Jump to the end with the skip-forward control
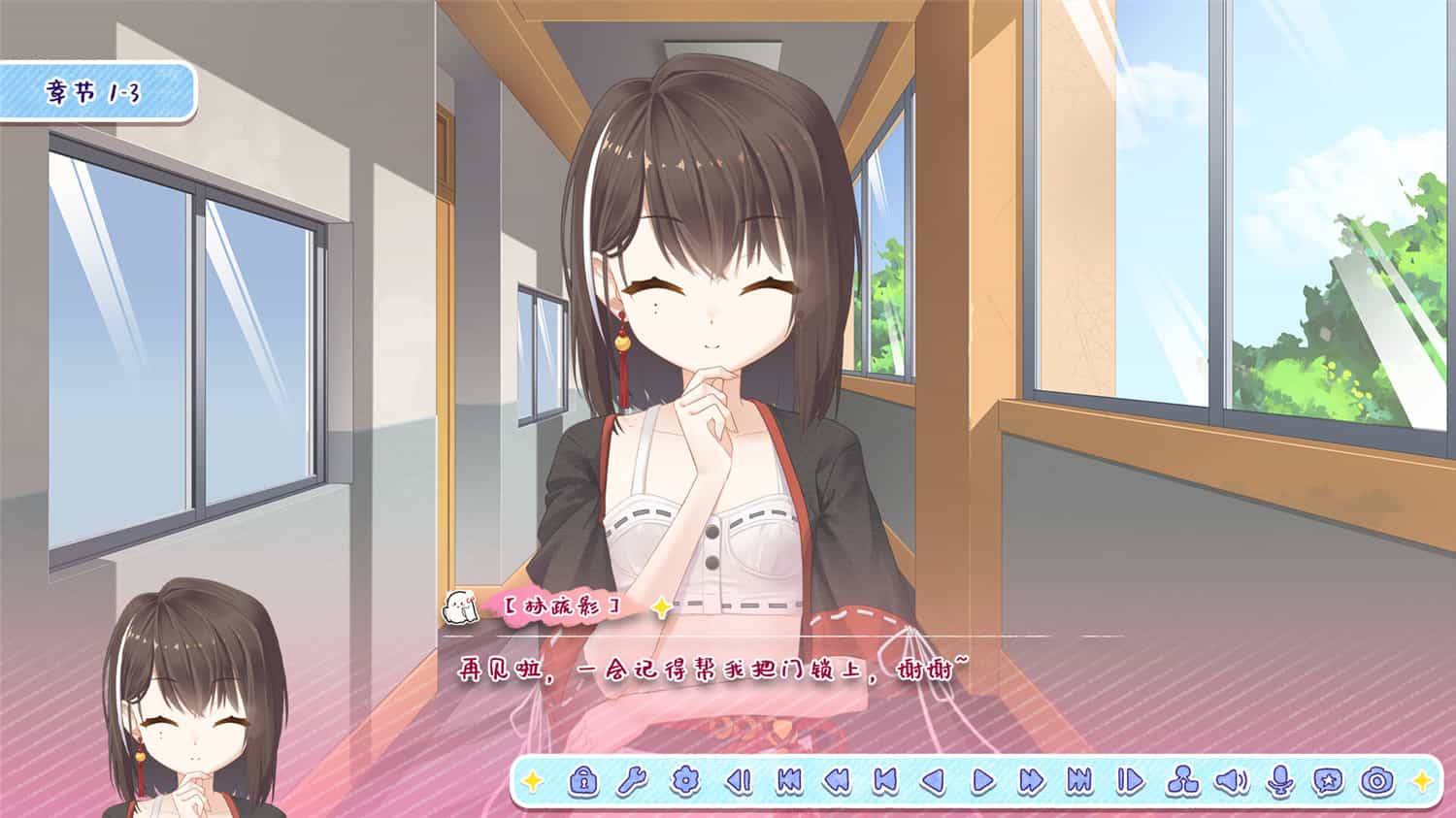The image size is (1456, 818). point(1079,778)
